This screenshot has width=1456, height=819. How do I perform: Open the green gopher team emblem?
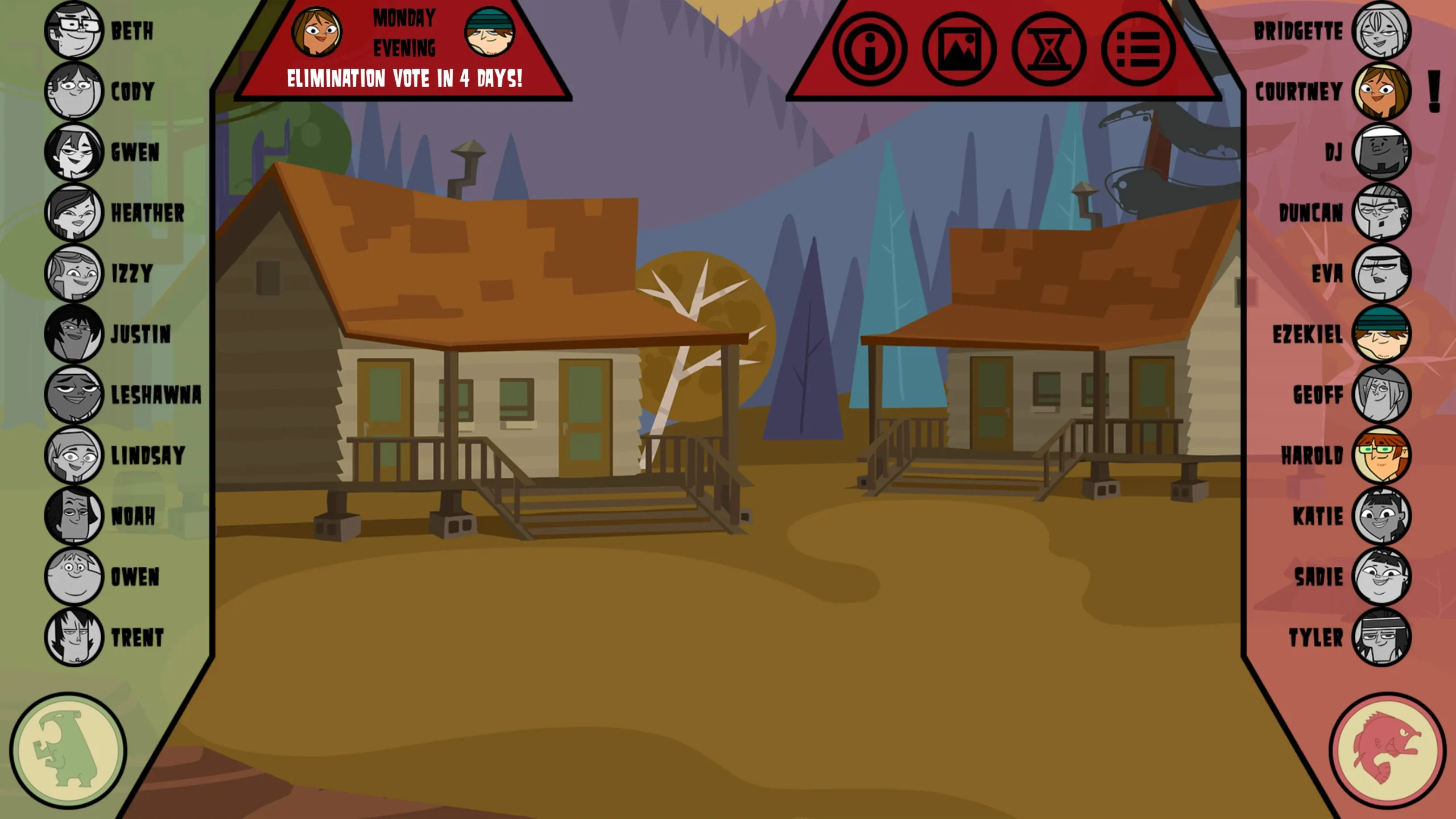[68, 751]
